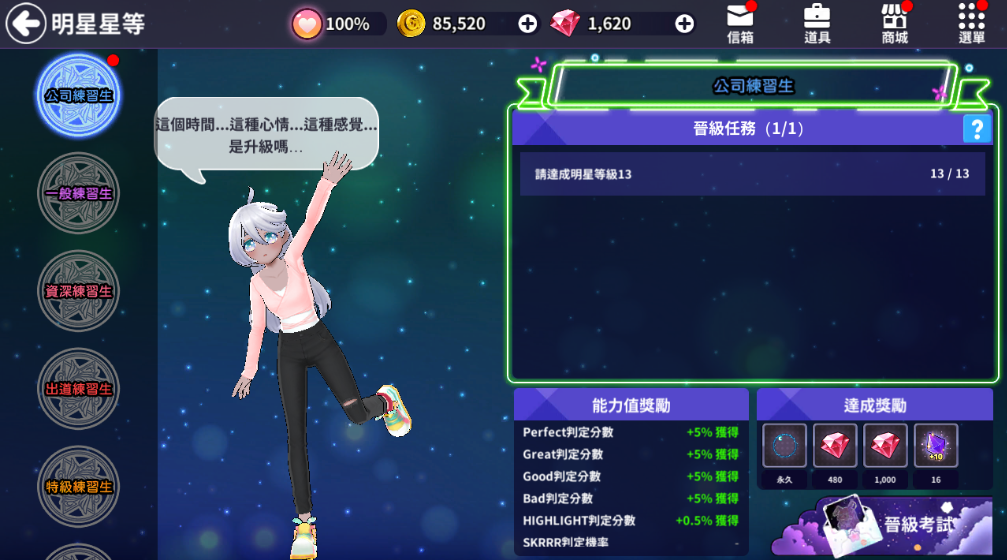The height and width of the screenshot is (560, 1007).
Task: Select the 請達成明星等級13 mission row
Action: 751,174
